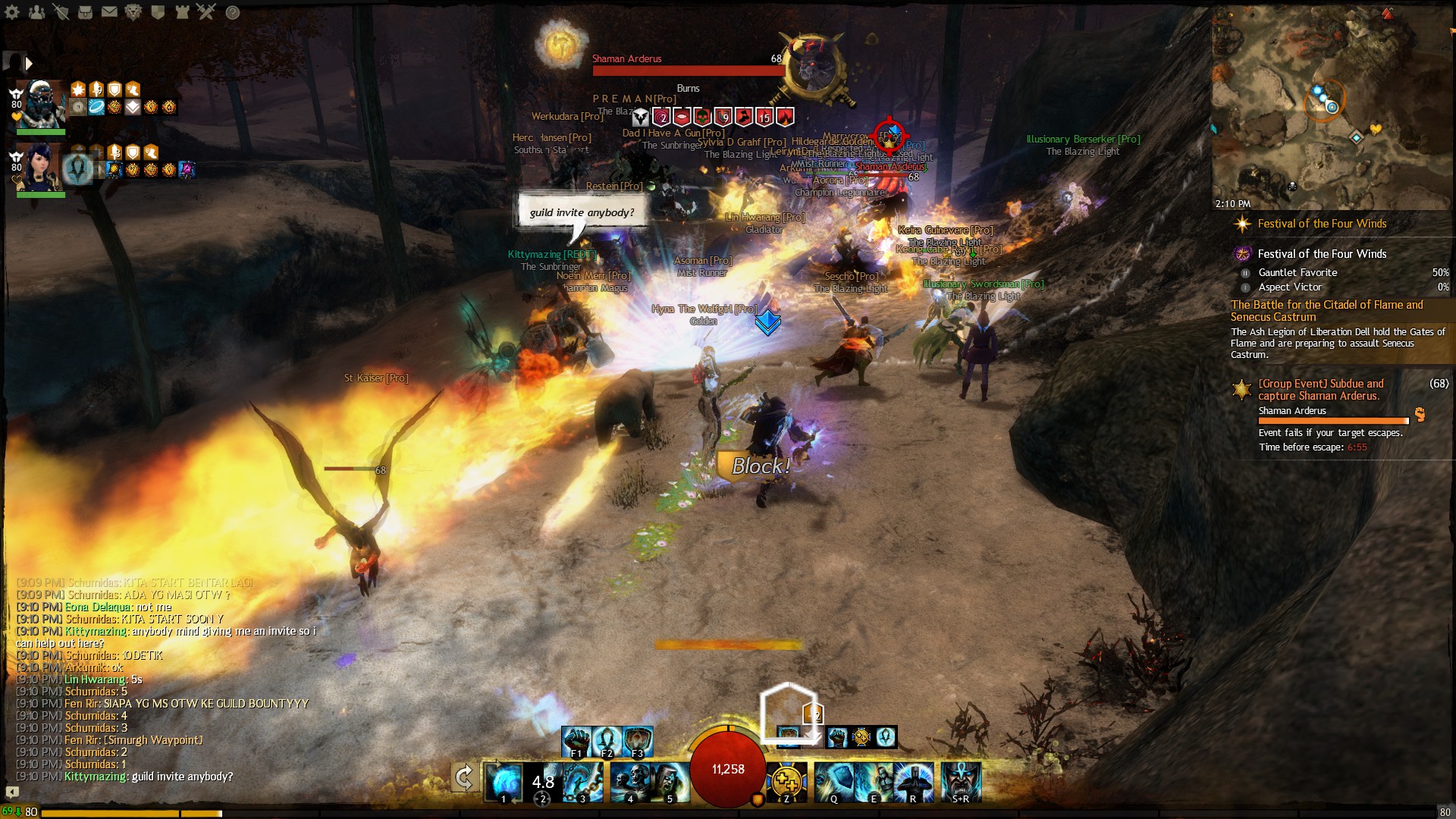Screen dimensions: 1456x819
Task: Toggle watch icon beside Gauntlet Favorite
Action: 1246,273
